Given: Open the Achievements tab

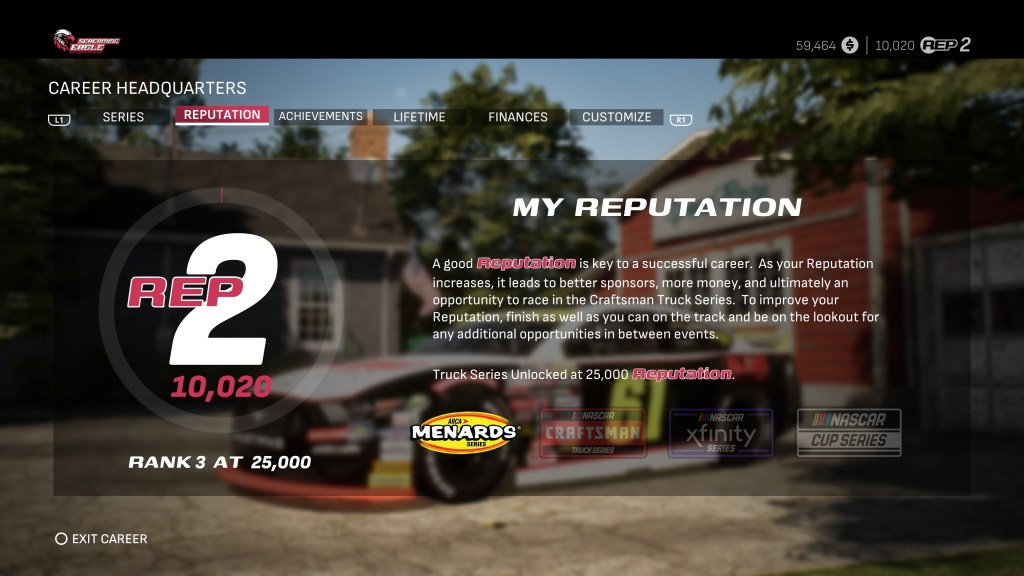Looking at the screenshot, I should coord(320,117).
